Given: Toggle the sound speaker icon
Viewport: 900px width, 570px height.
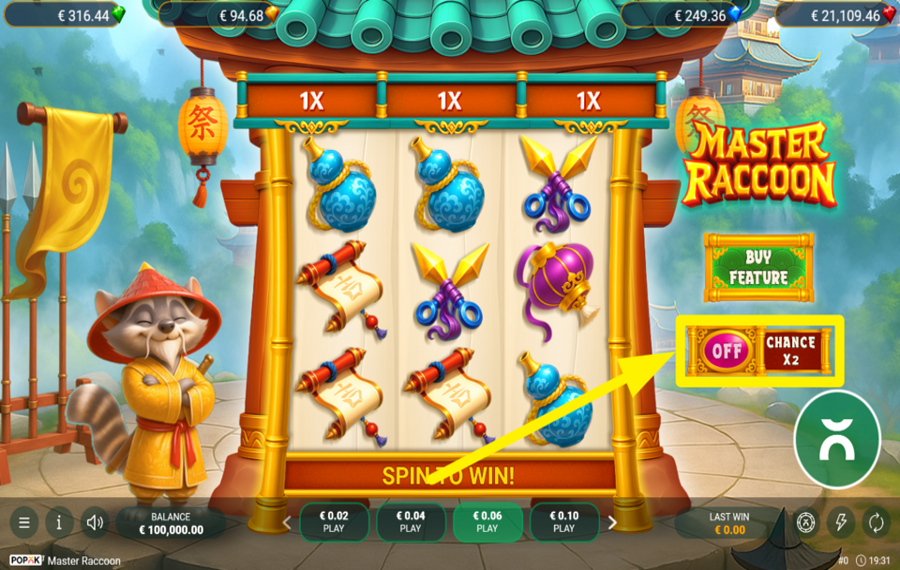Looking at the screenshot, I should (x=95, y=522).
